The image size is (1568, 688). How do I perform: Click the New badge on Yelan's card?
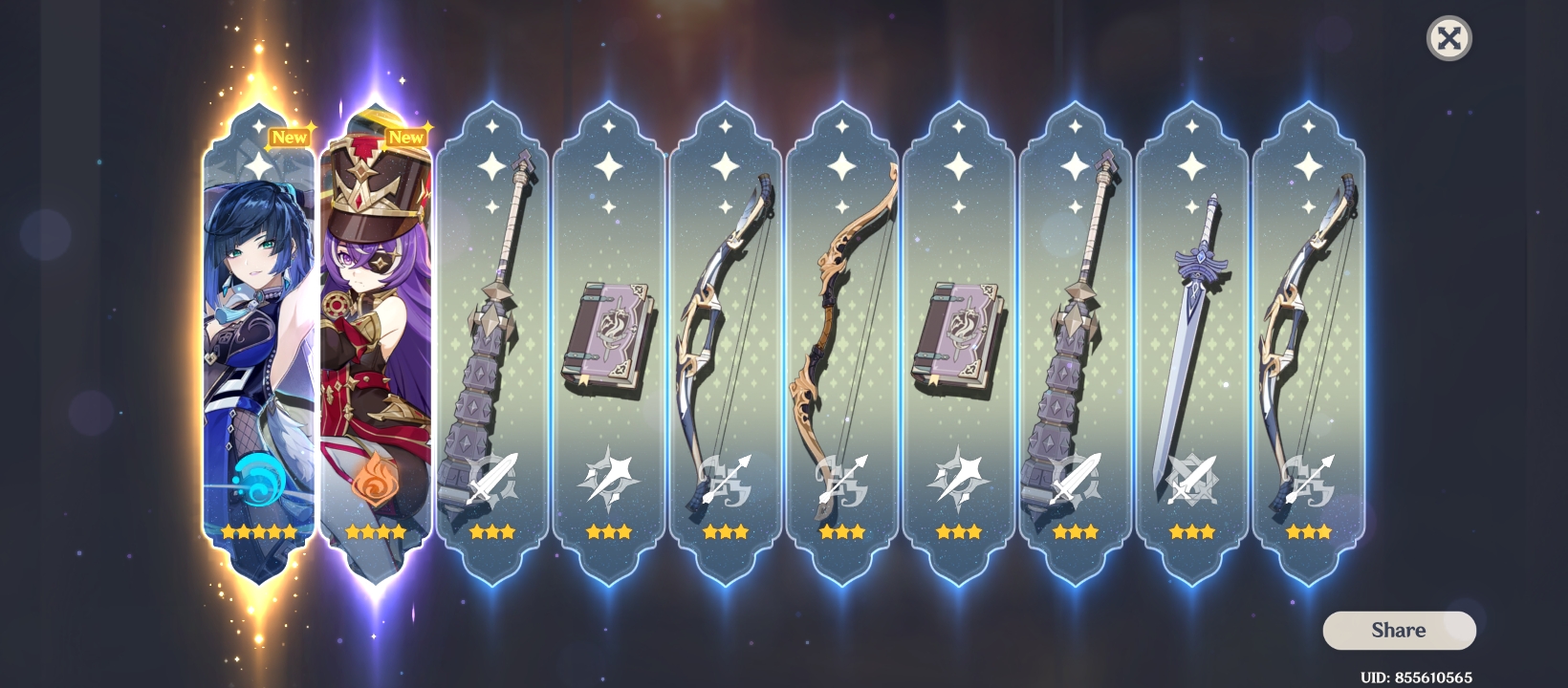pyautogui.click(x=290, y=137)
